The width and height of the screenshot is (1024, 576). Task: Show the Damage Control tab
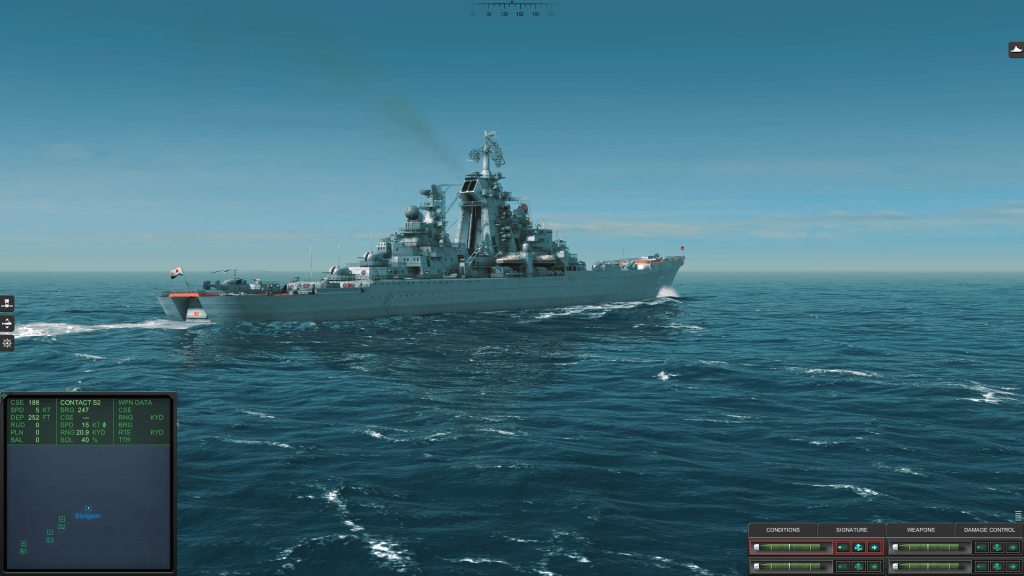[x=989, y=529]
